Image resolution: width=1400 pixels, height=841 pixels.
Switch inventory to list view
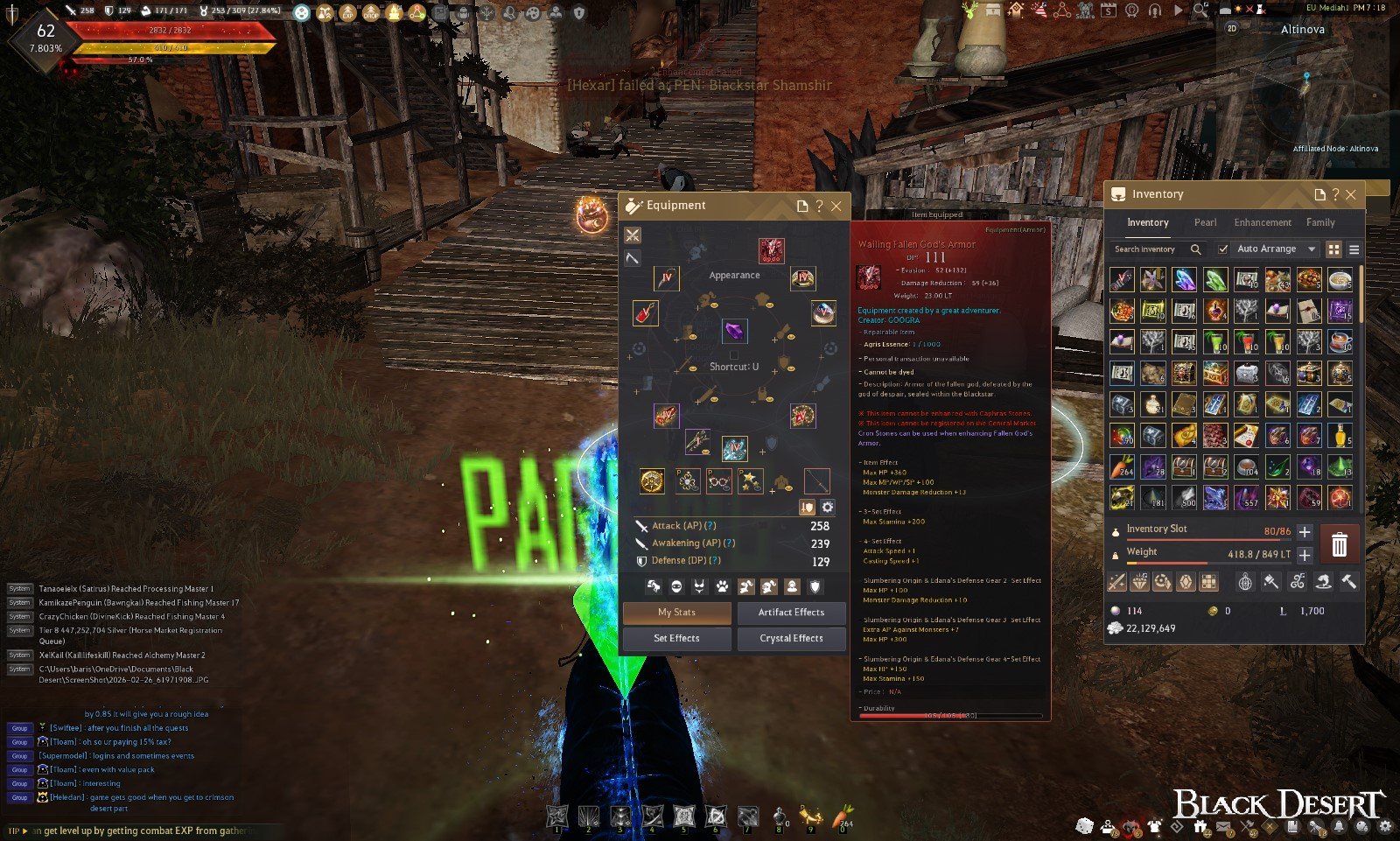click(1354, 249)
